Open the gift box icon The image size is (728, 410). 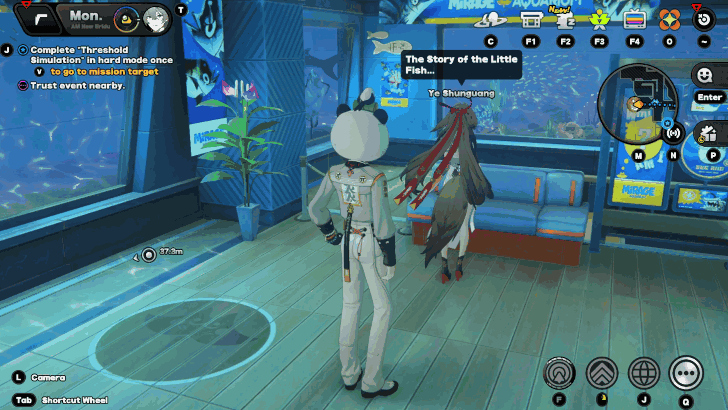[x=709, y=133]
